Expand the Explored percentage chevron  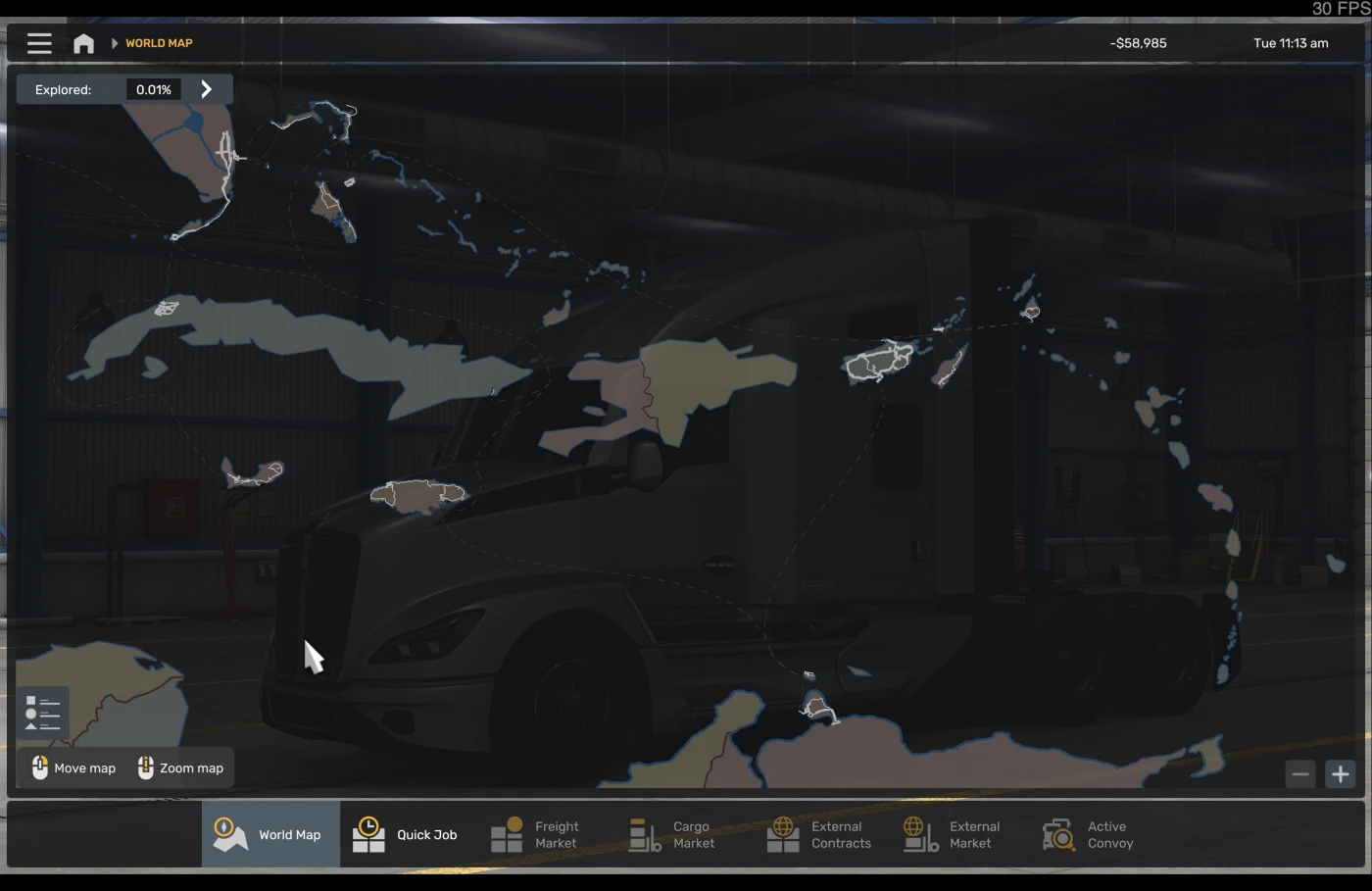point(207,88)
